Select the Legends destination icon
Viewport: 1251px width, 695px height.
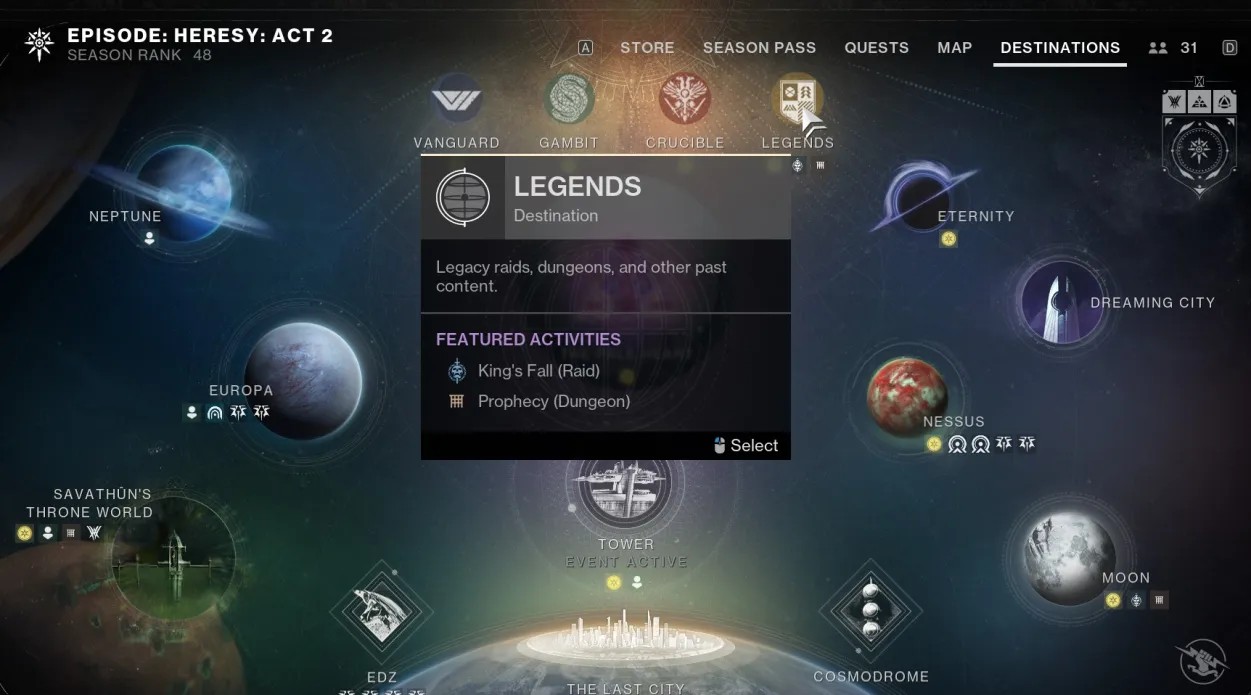tap(798, 101)
